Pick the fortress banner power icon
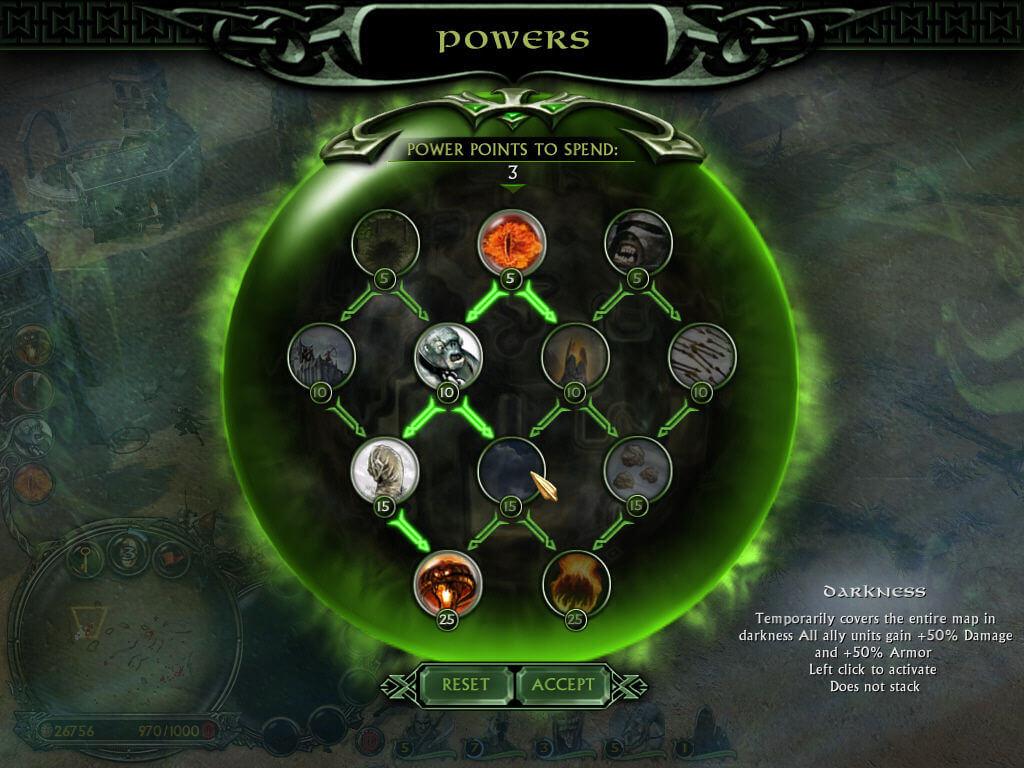The image size is (1024, 768). pos(321,356)
